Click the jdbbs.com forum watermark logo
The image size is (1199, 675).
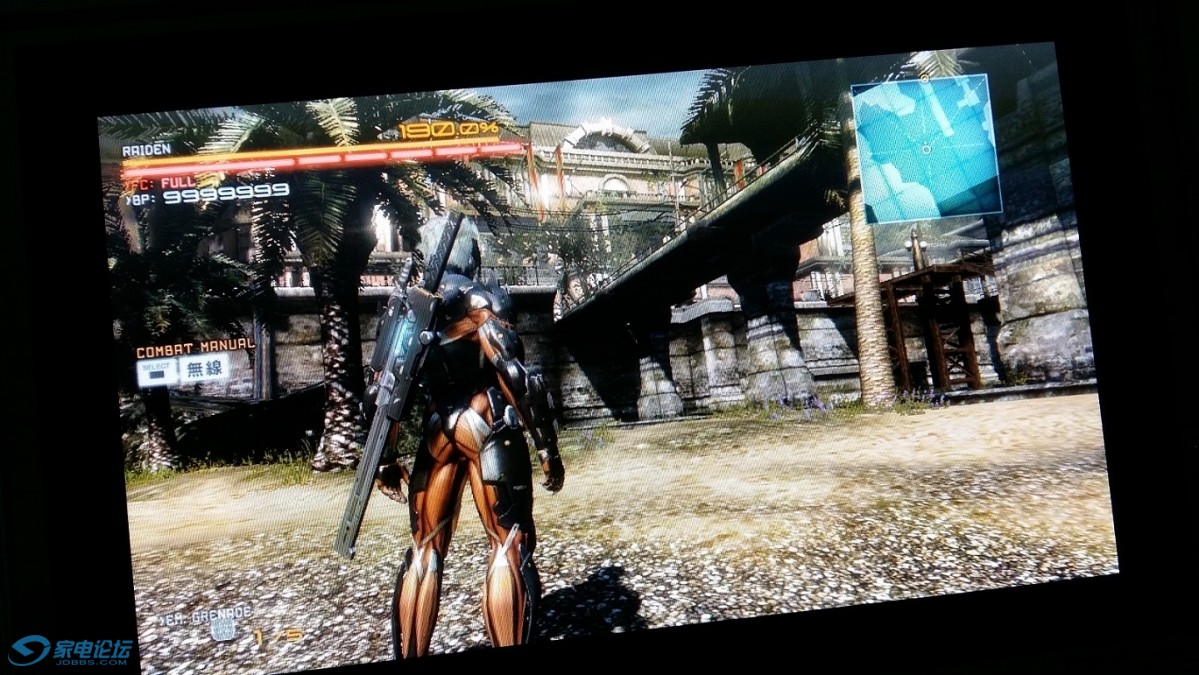70,651
